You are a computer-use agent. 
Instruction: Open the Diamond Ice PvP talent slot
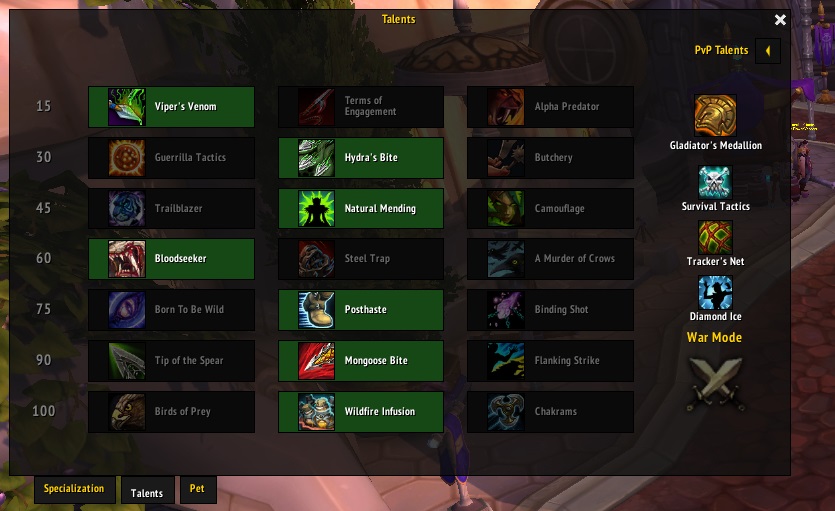(x=715, y=293)
